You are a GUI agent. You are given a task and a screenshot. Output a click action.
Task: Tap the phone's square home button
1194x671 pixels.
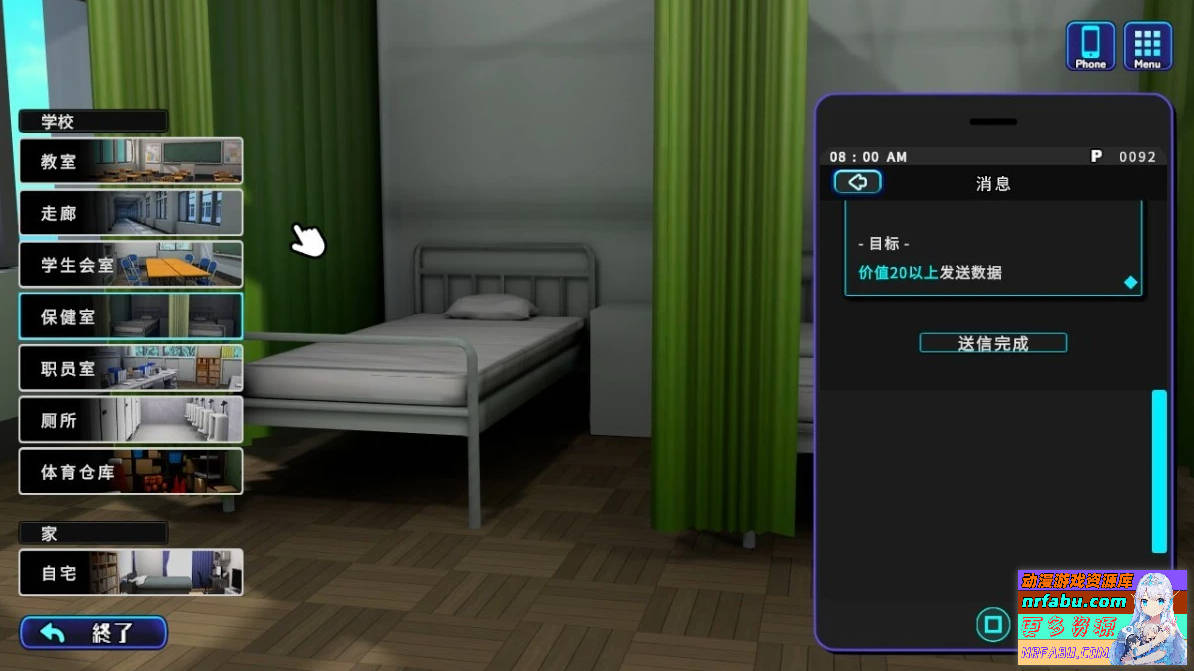(993, 626)
